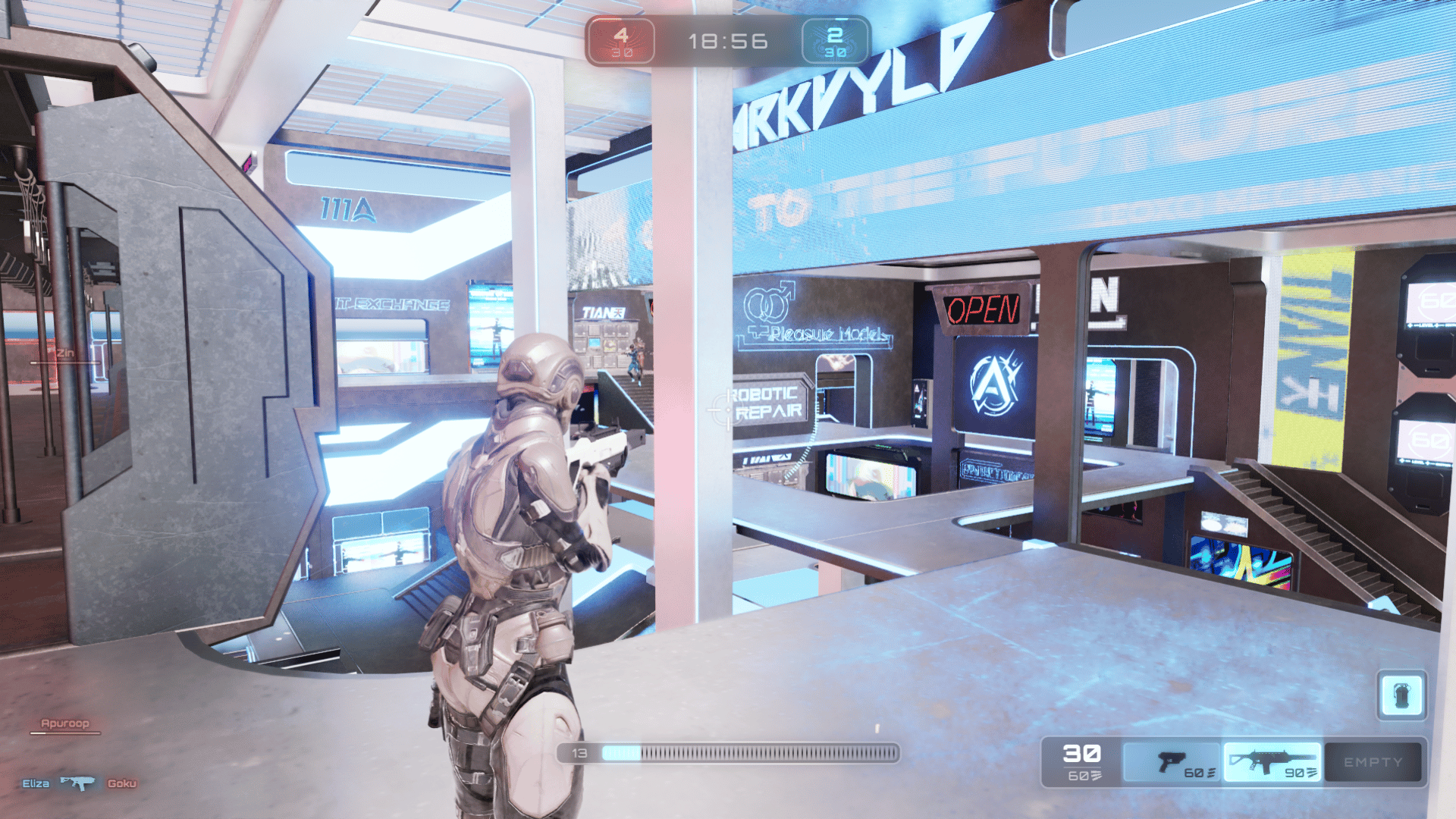
Task: Click the match timer showing 18:56
Action: point(726,40)
